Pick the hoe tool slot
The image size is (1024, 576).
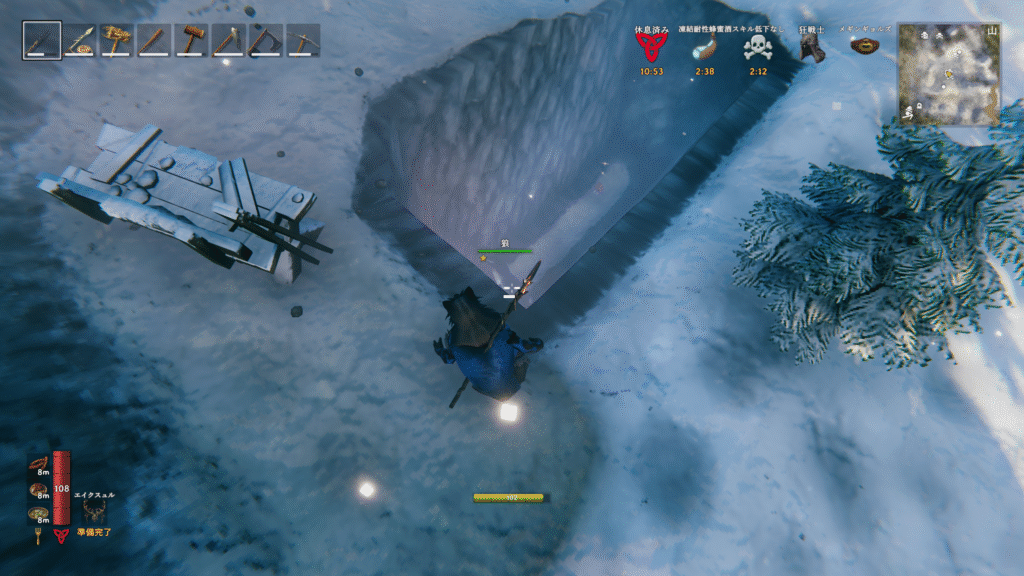tap(228, 41)
